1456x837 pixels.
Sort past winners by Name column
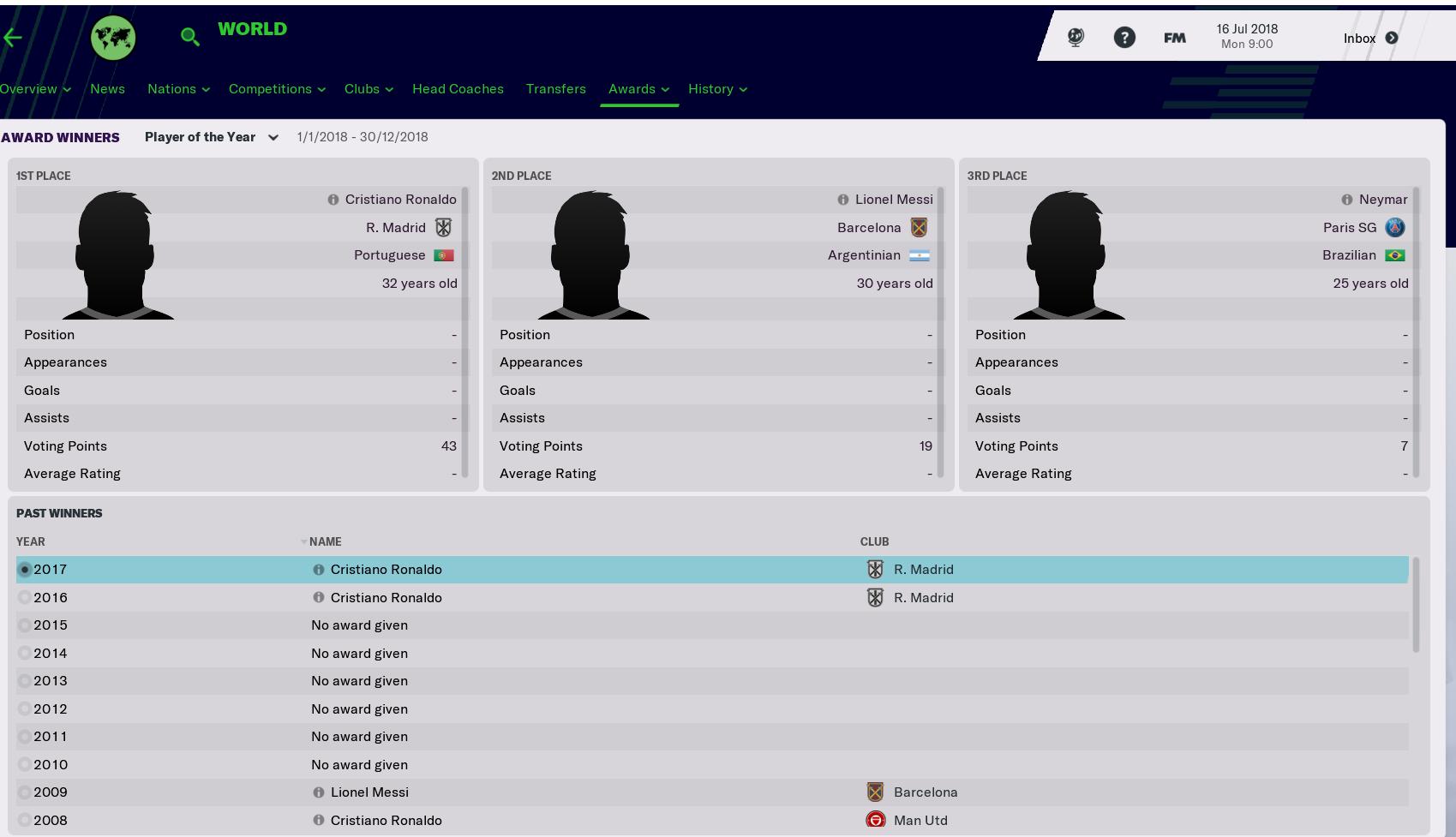[325, 541]
